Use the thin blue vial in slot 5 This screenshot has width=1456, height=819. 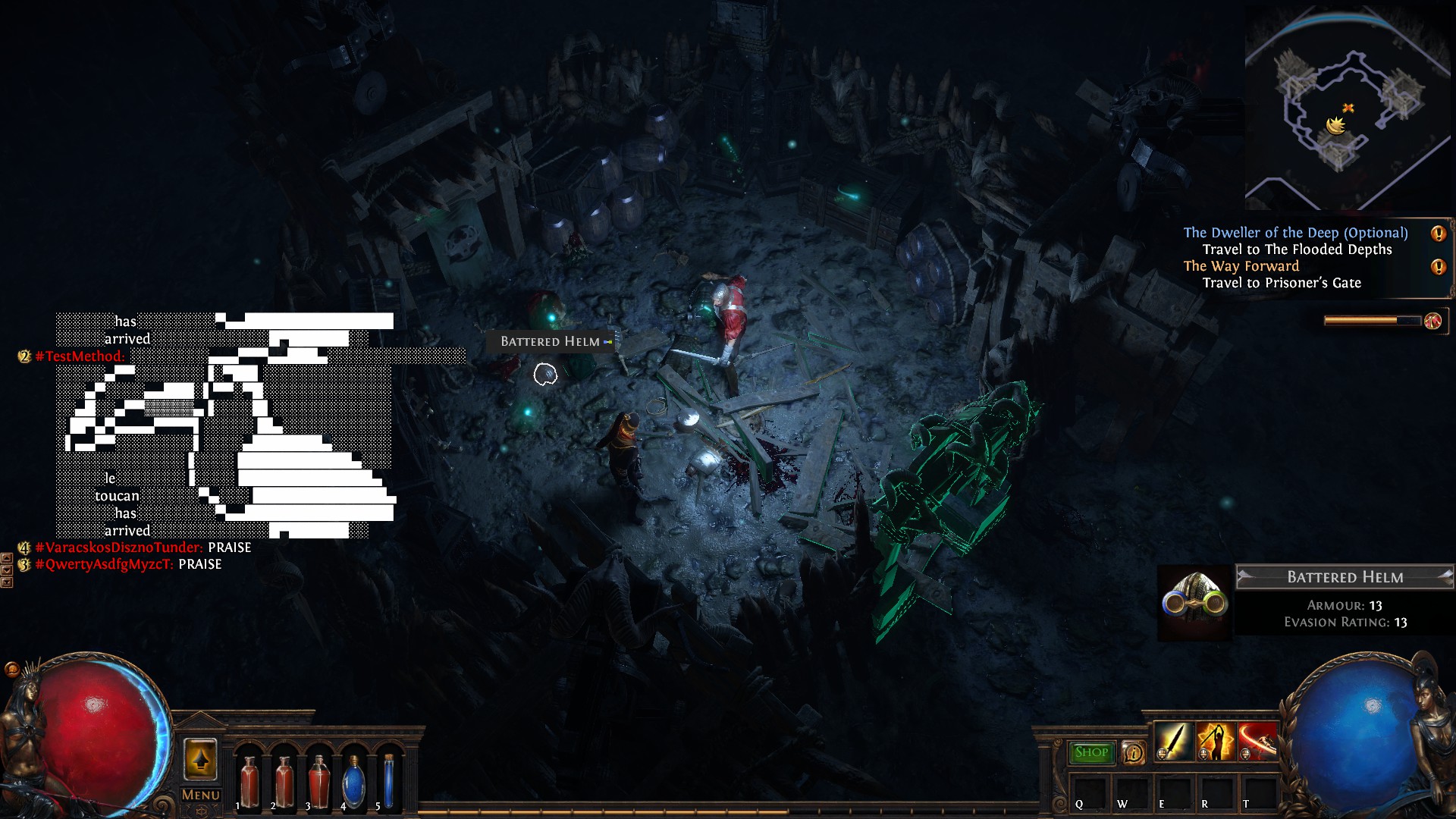pos(388,781)
